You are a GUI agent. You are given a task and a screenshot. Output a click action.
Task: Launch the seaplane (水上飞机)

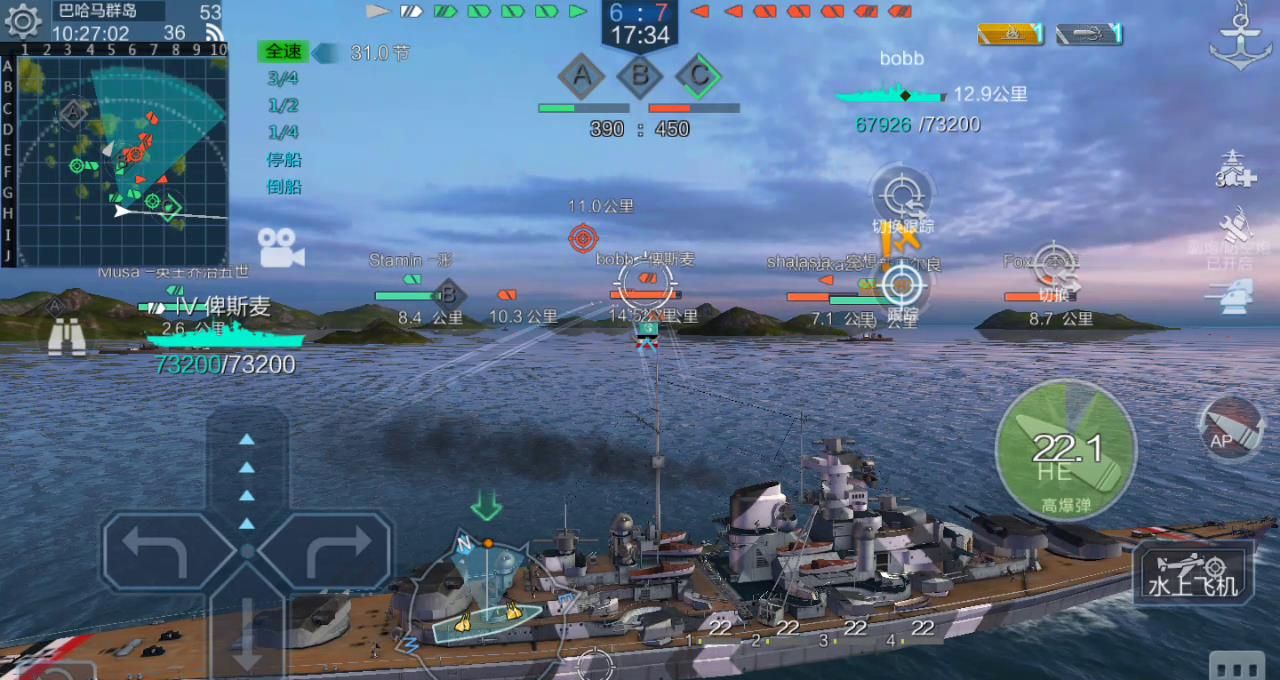(x=1193, y=574)
